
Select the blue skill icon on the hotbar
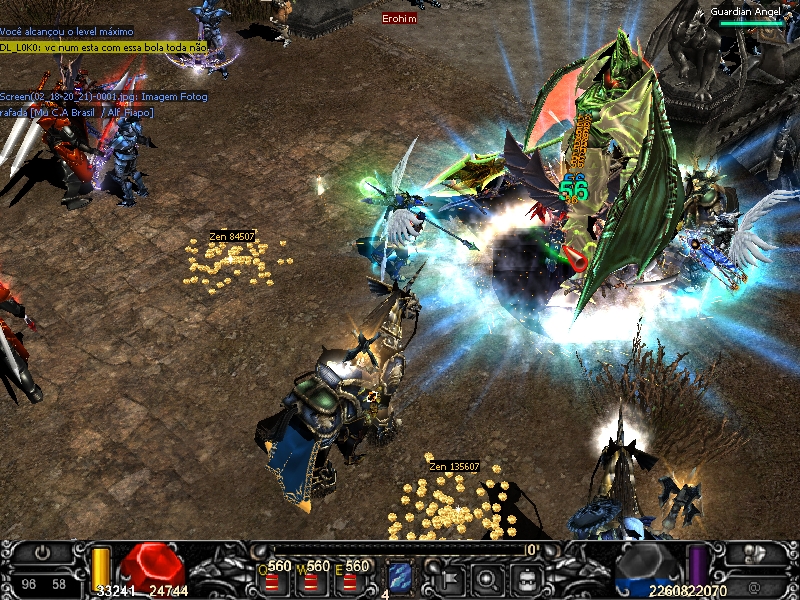point(400,576)
